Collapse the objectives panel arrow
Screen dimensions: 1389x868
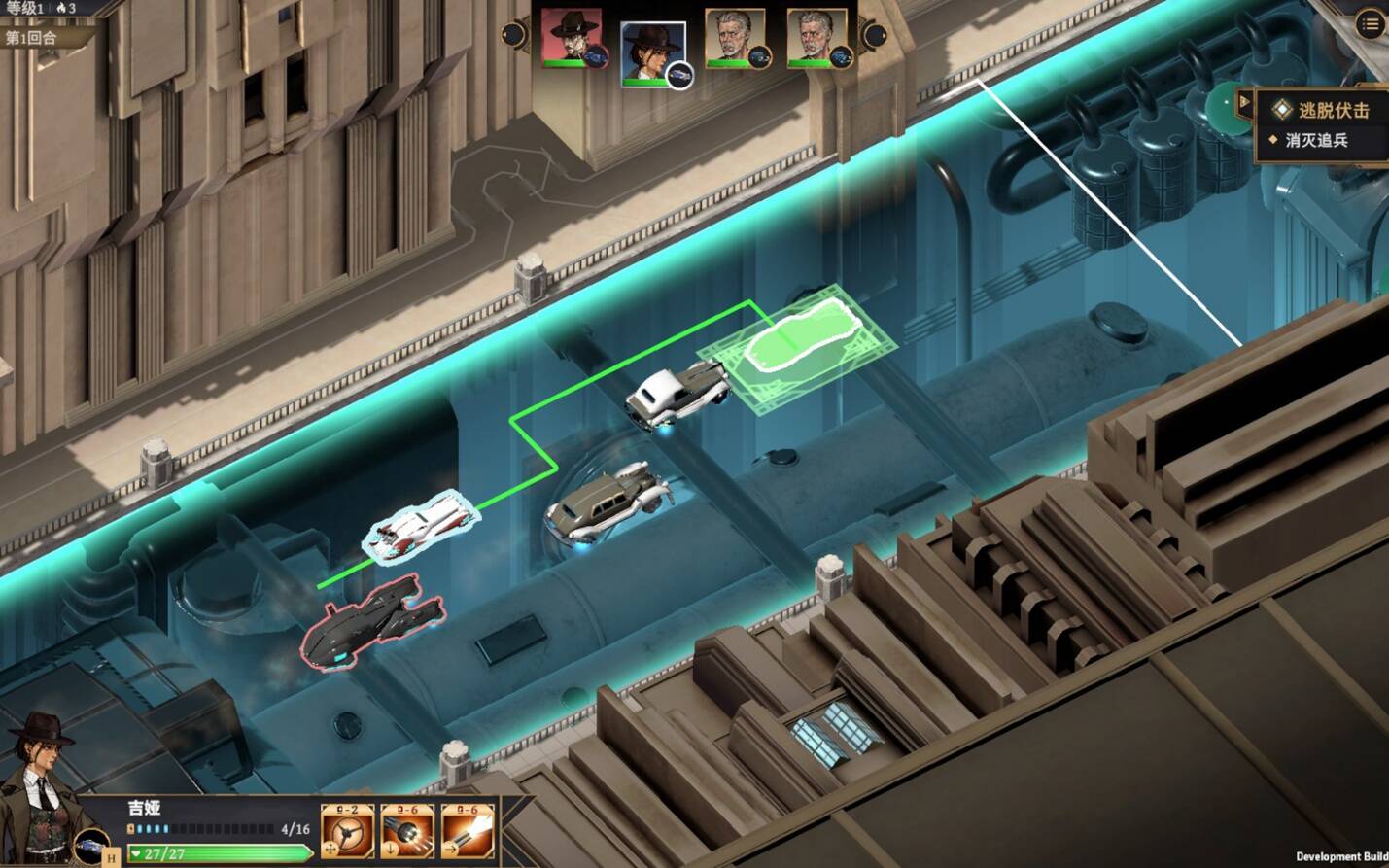[x=1244, y=102]
